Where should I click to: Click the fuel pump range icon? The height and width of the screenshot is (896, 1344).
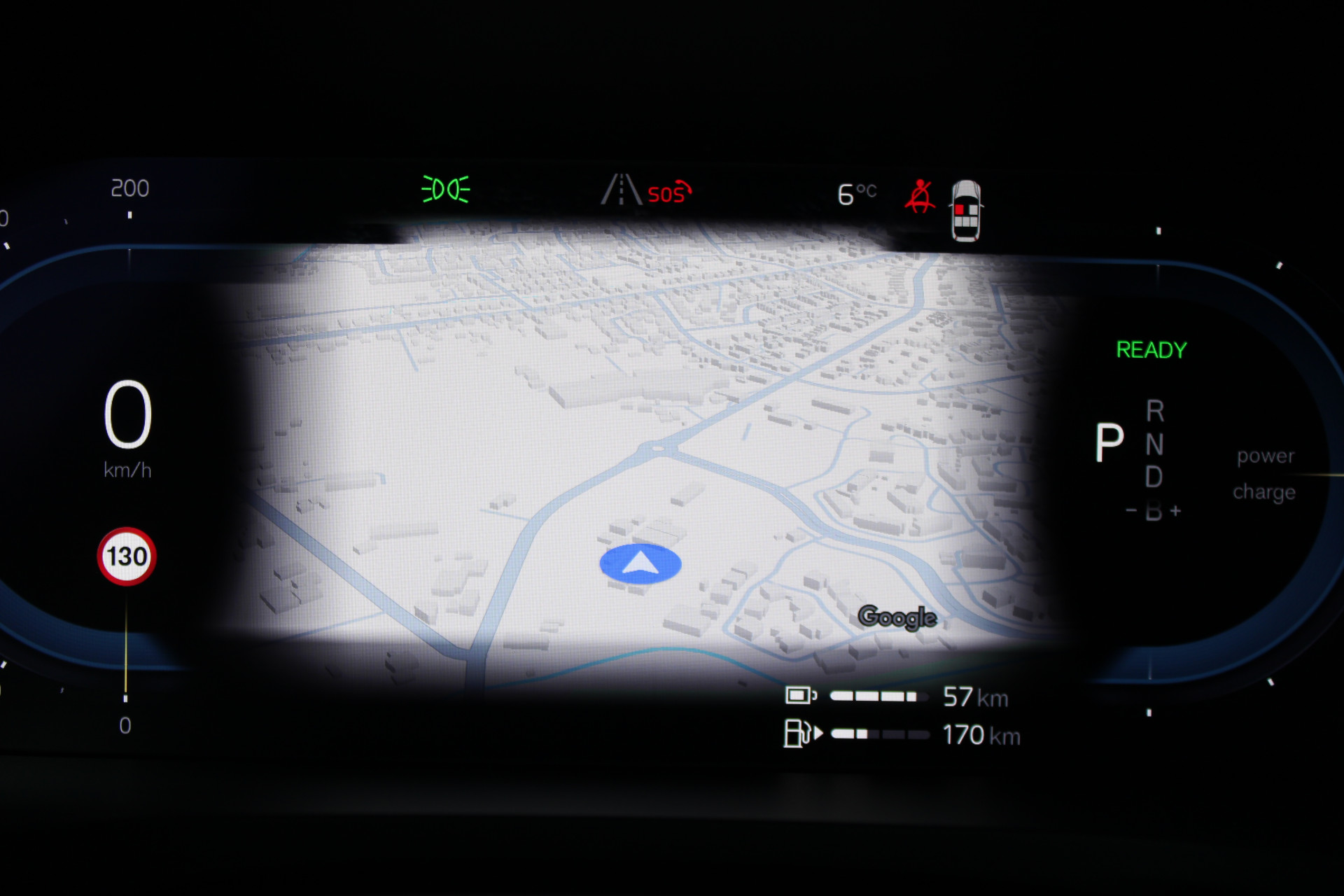tap(801, 734)
